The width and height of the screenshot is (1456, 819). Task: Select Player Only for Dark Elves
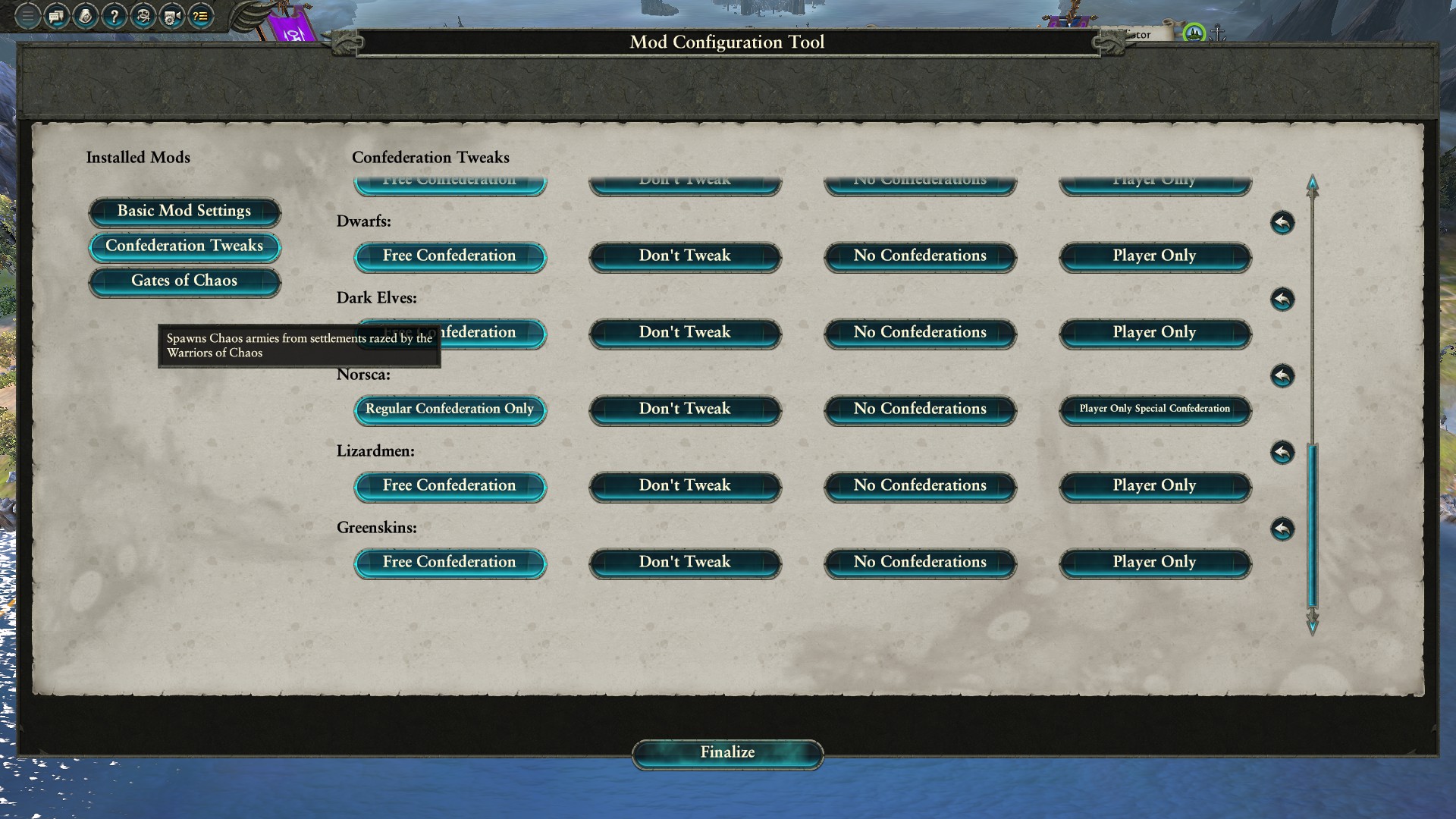point(1154,333)
